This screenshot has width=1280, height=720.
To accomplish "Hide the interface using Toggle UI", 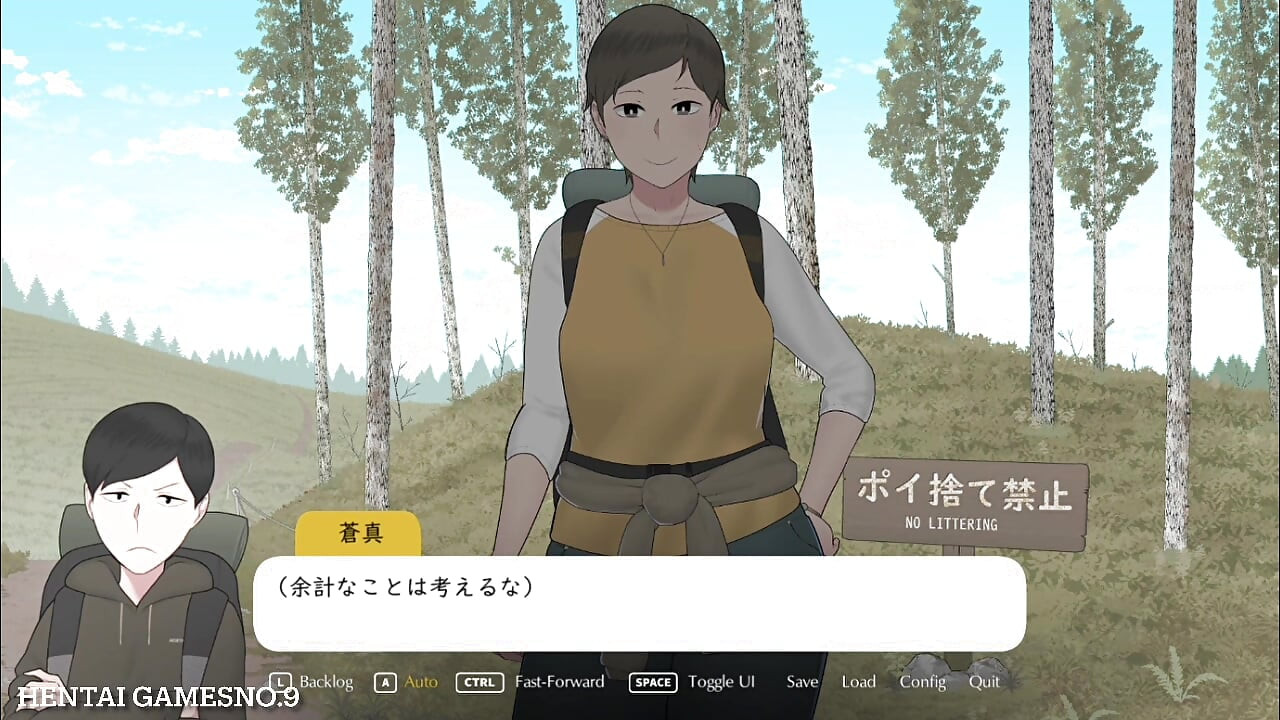I will point(722,682).
